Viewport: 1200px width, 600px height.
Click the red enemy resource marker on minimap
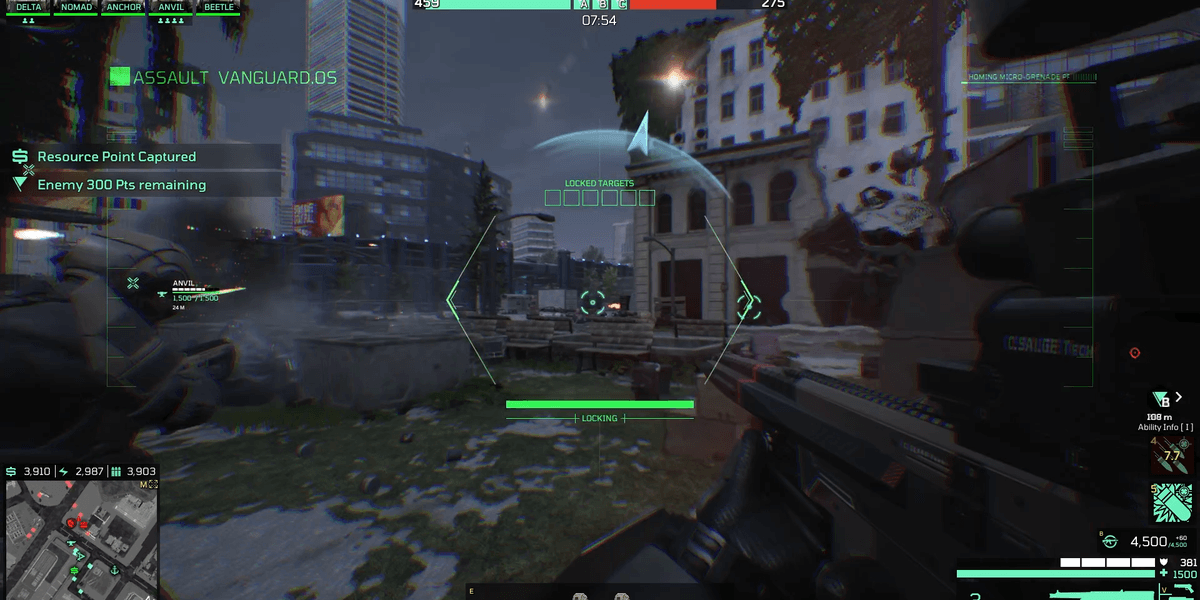71,522
